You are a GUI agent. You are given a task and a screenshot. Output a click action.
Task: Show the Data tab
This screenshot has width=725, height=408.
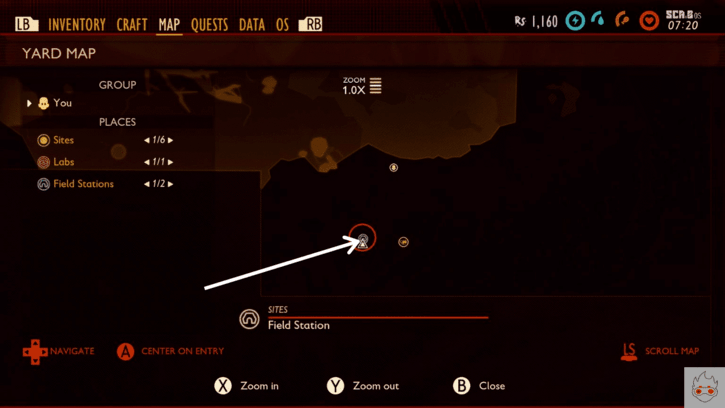(252, 25)
